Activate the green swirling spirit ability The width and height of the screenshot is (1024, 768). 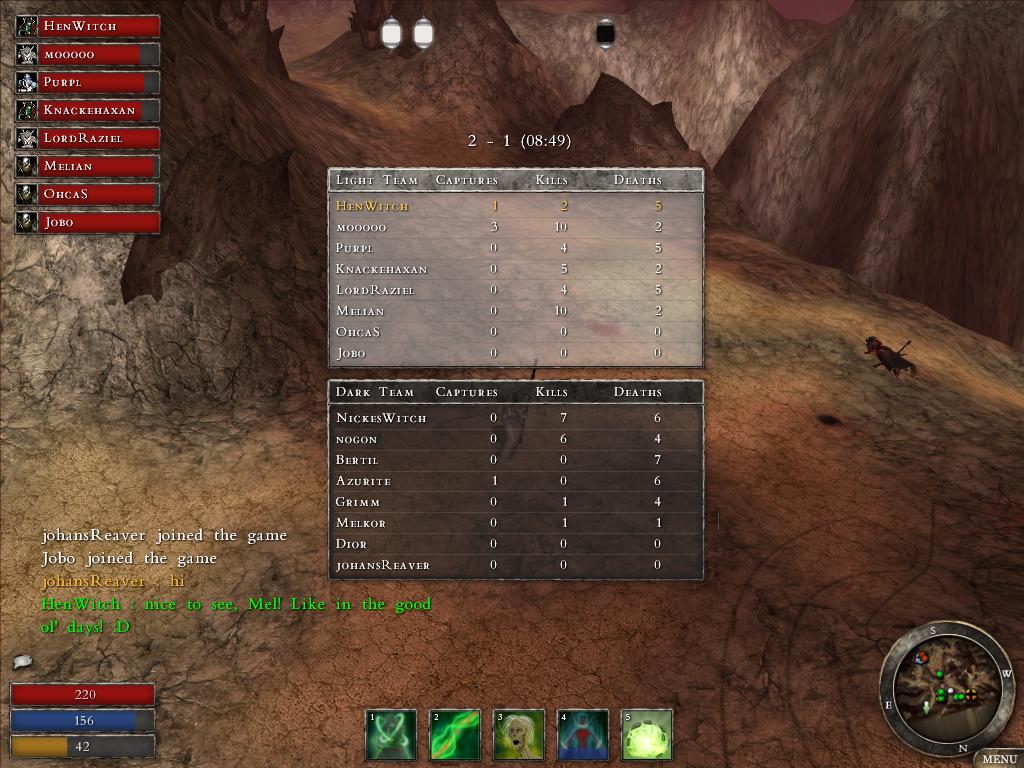pyautogui.click(x=390, y=735)
